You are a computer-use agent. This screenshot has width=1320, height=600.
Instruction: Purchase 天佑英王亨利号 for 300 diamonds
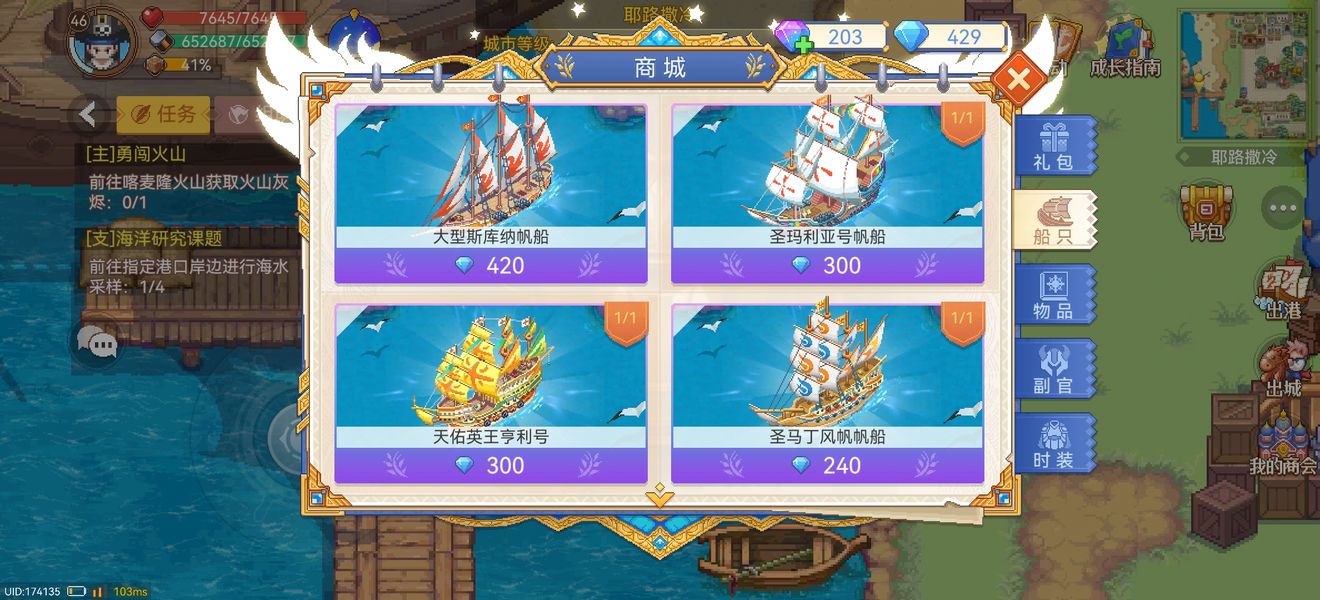[x=491, y=466]
